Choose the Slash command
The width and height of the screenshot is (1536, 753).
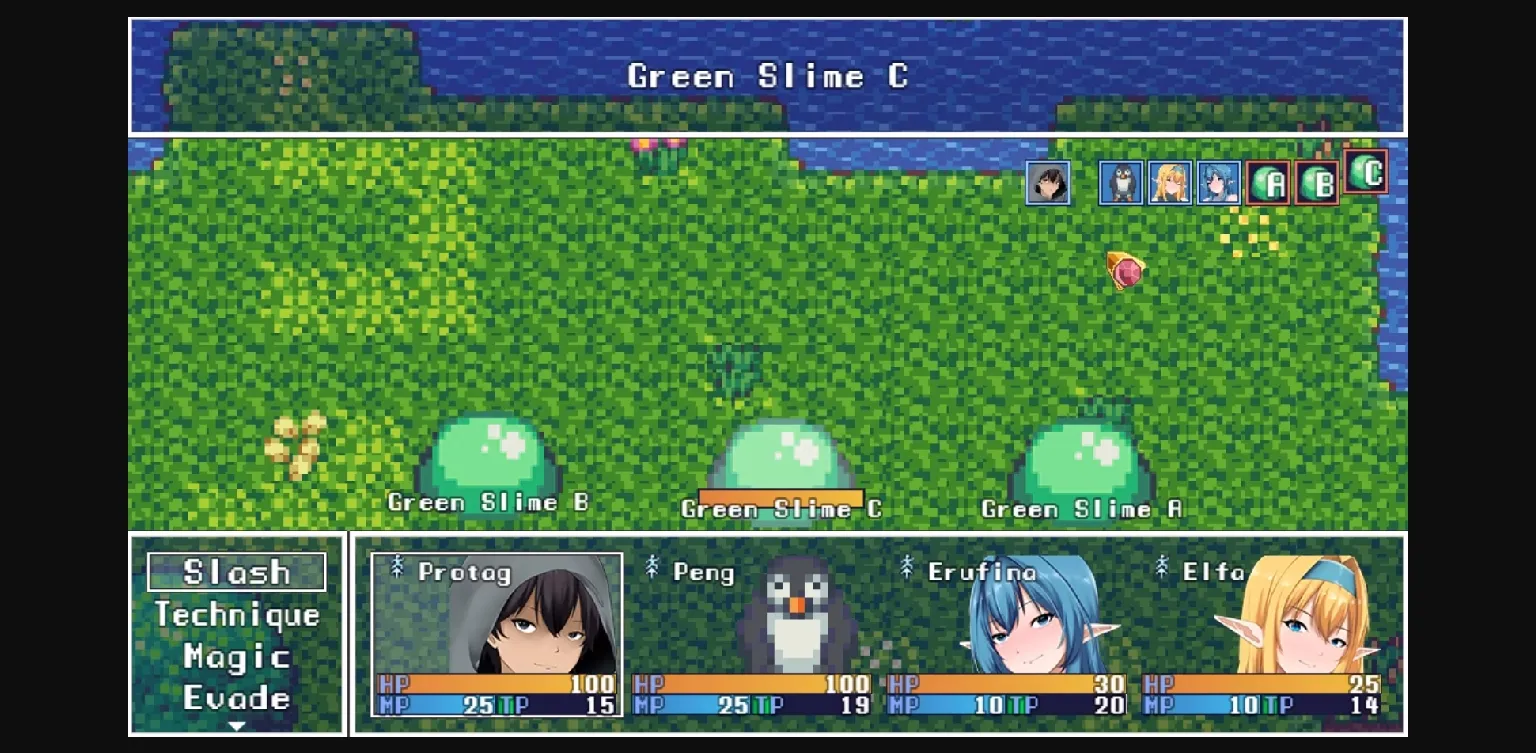[x=237, y=572]
